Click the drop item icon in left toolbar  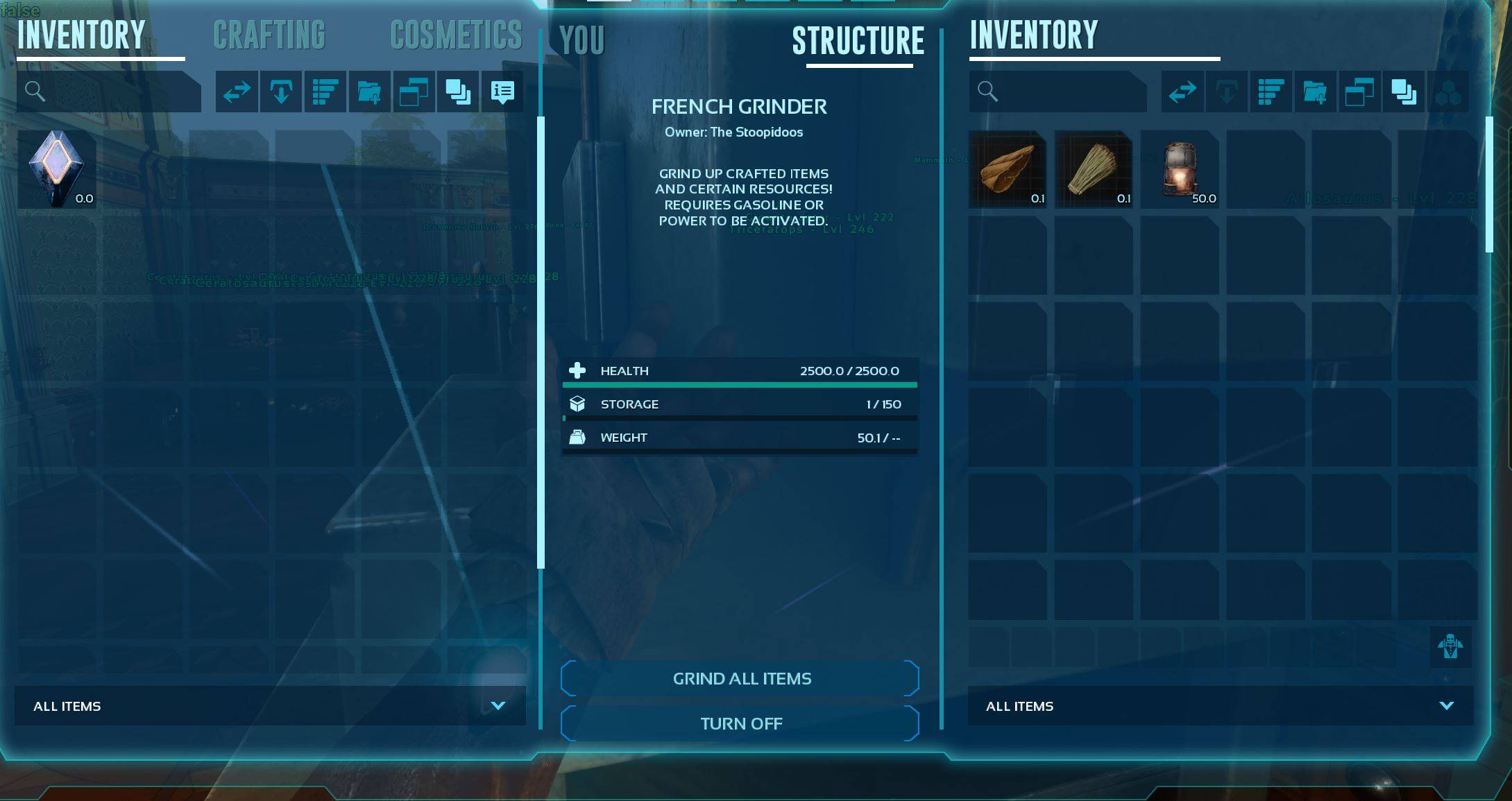pyautogui.click(x=280, y=91)
